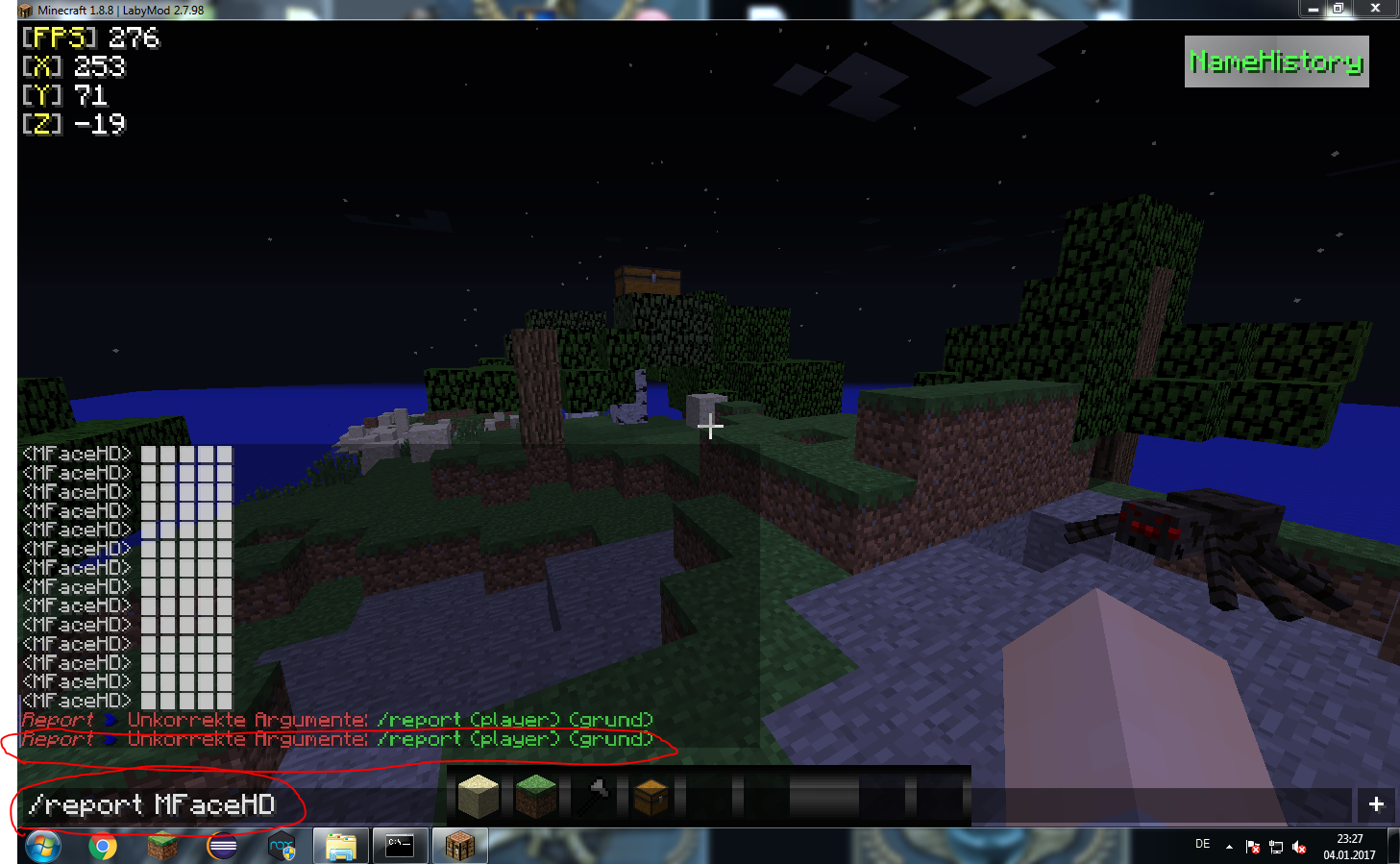Image resolution: width=1400 pixels, height=864 pixels.
Task: Click the network status icon in the tray
Action: 1277,847
